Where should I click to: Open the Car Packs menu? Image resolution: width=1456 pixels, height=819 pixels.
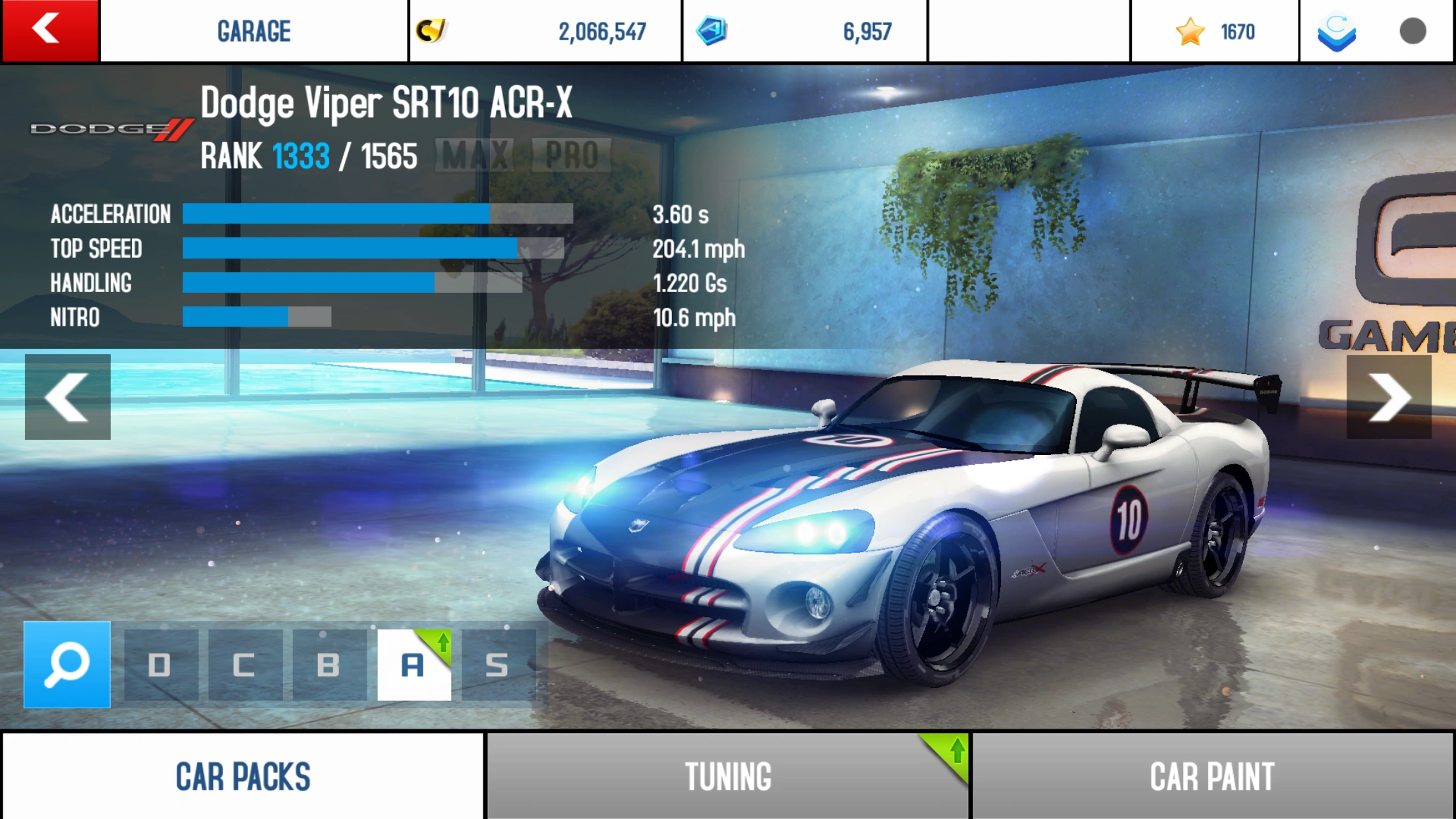[243, 776]
